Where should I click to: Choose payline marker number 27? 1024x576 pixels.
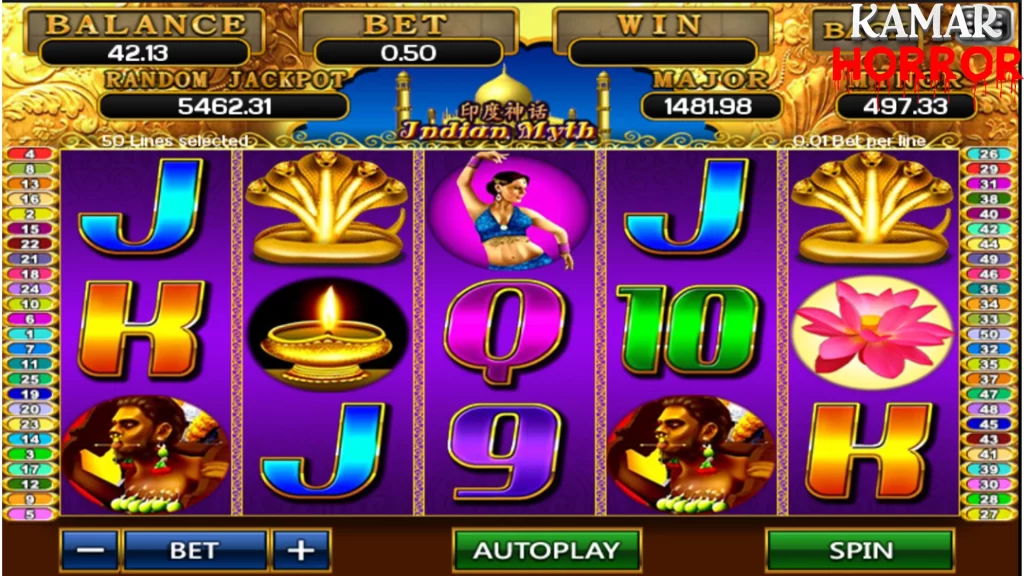(x=988, y=514)
